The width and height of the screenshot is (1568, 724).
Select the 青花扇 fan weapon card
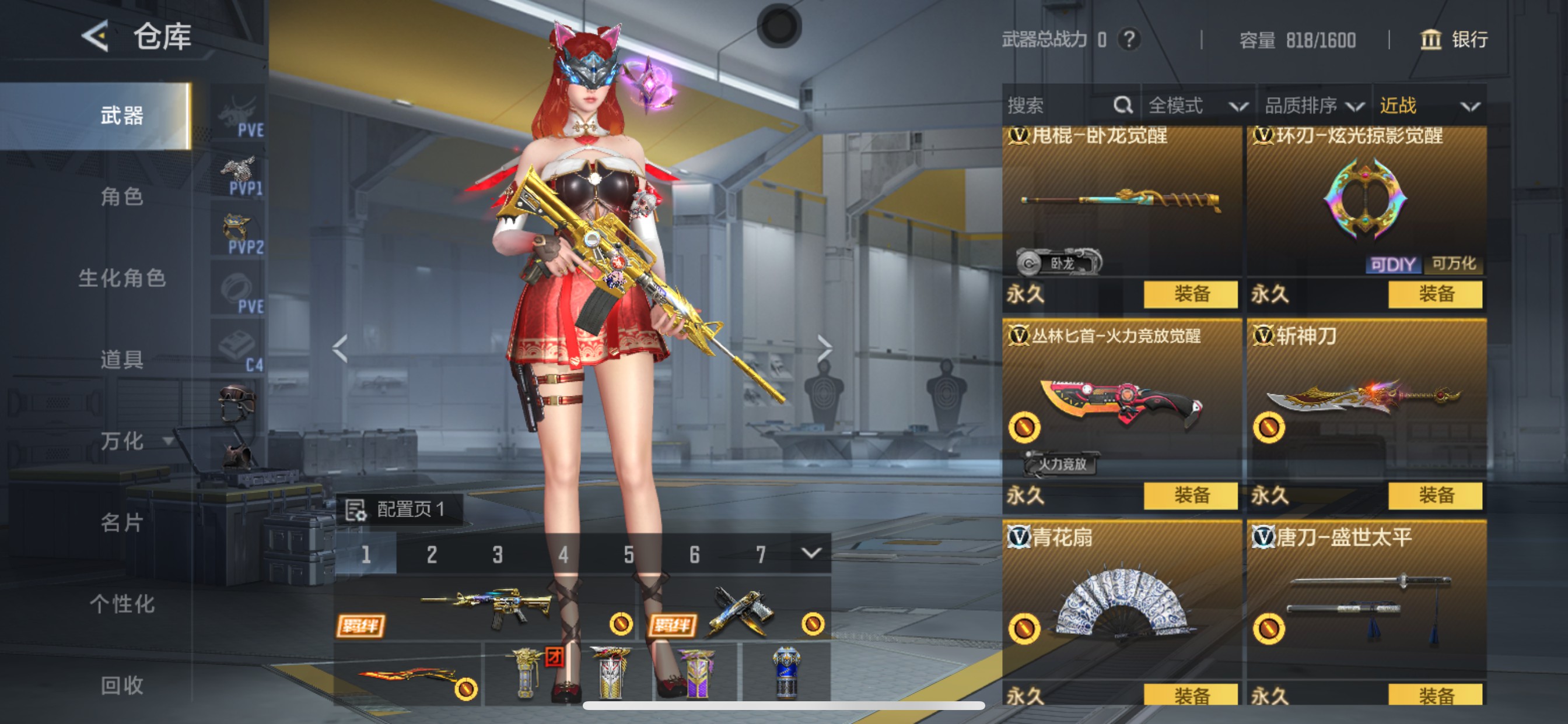1121,602
